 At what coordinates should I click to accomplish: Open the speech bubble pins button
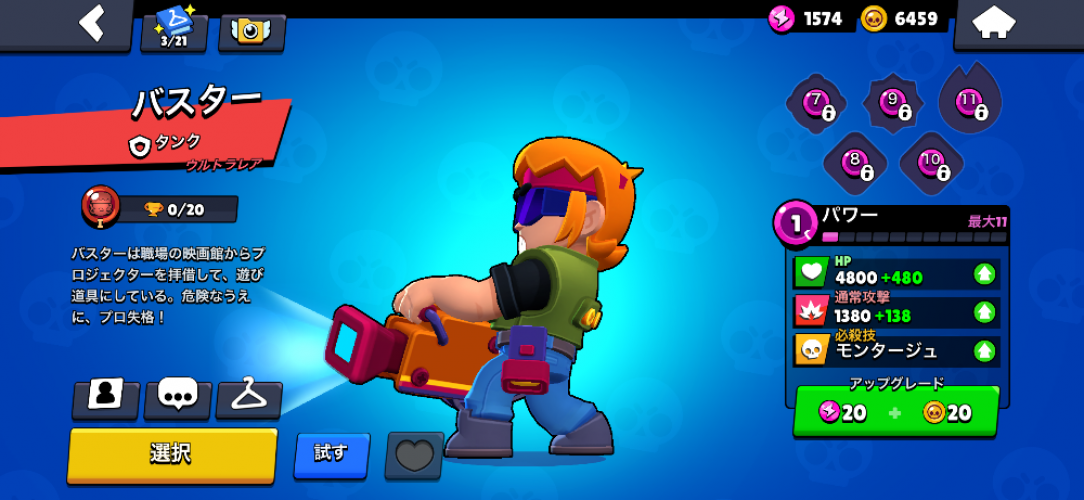coord(177,397)
